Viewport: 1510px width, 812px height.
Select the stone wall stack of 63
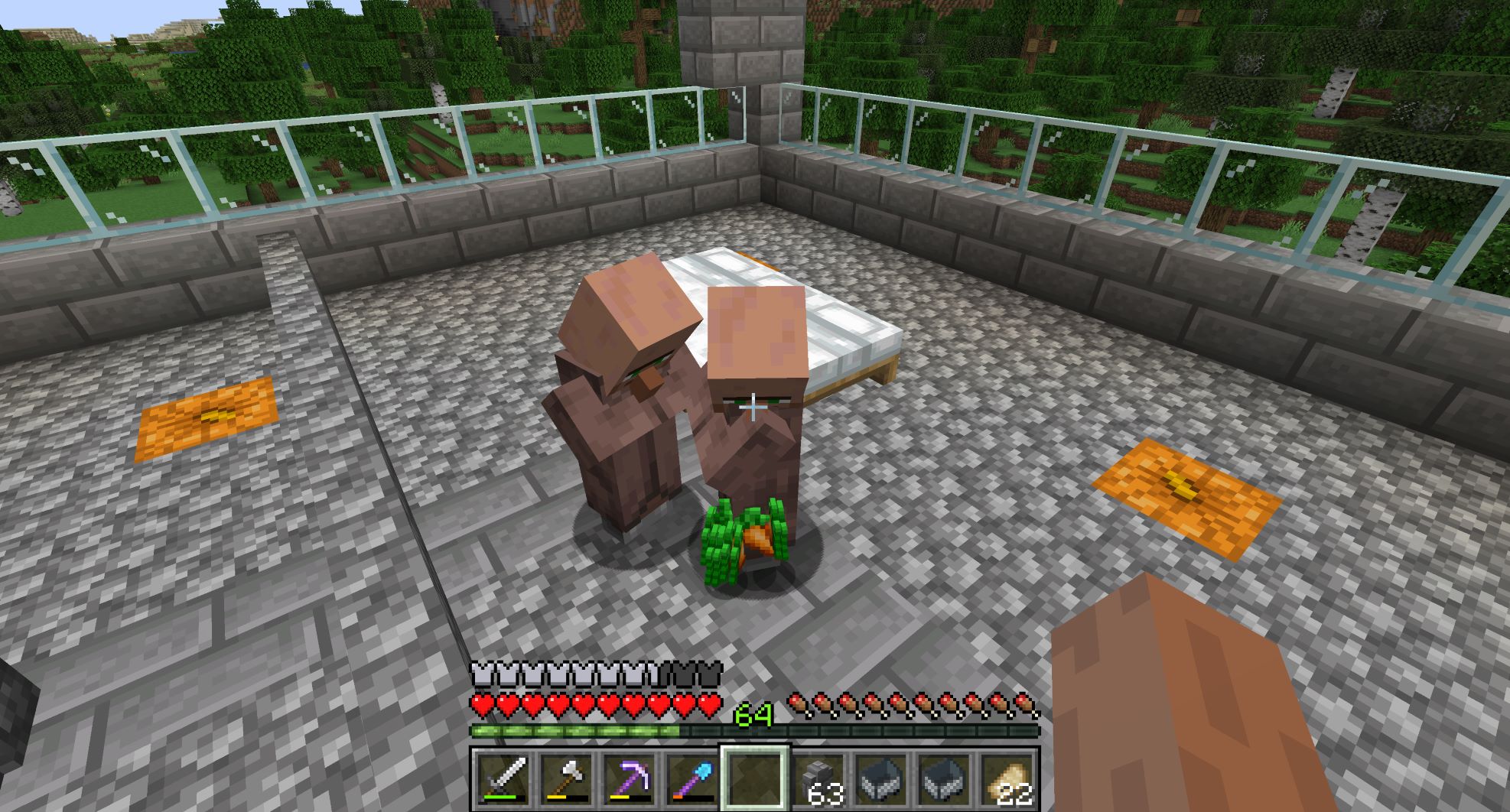818,779
